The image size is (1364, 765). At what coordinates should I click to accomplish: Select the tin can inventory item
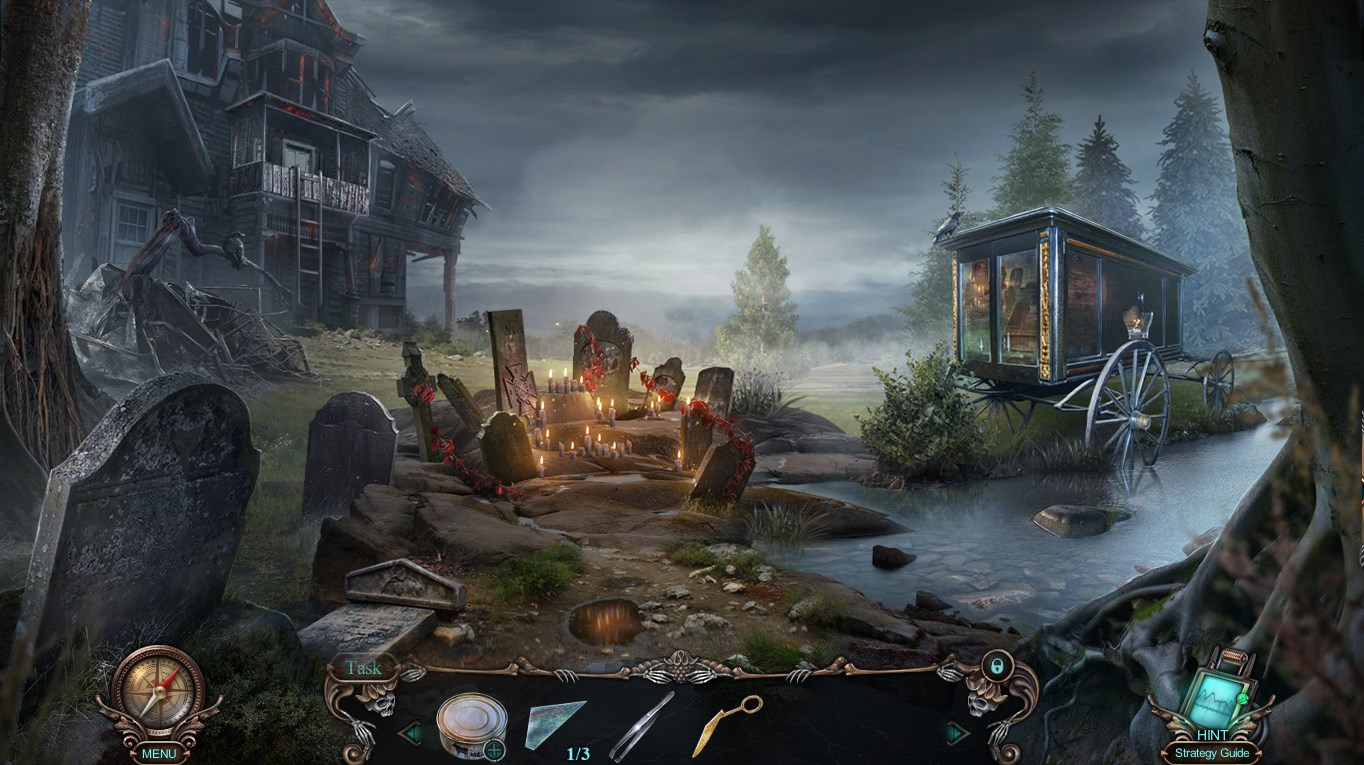[470, 726]
